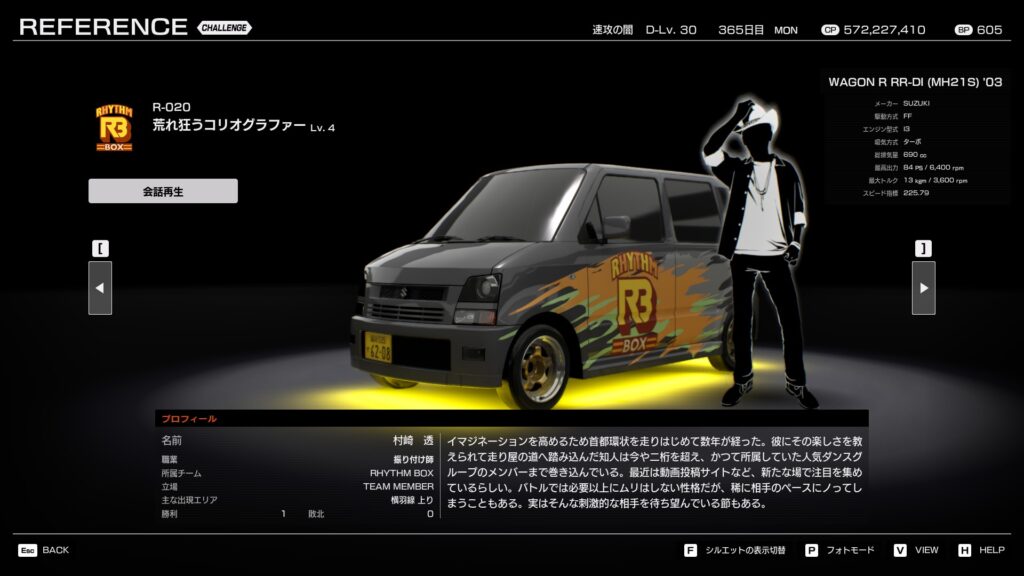This screenshot has width=1024, height=576.
Task: Open the HELP option
Action: pos(982,550)
